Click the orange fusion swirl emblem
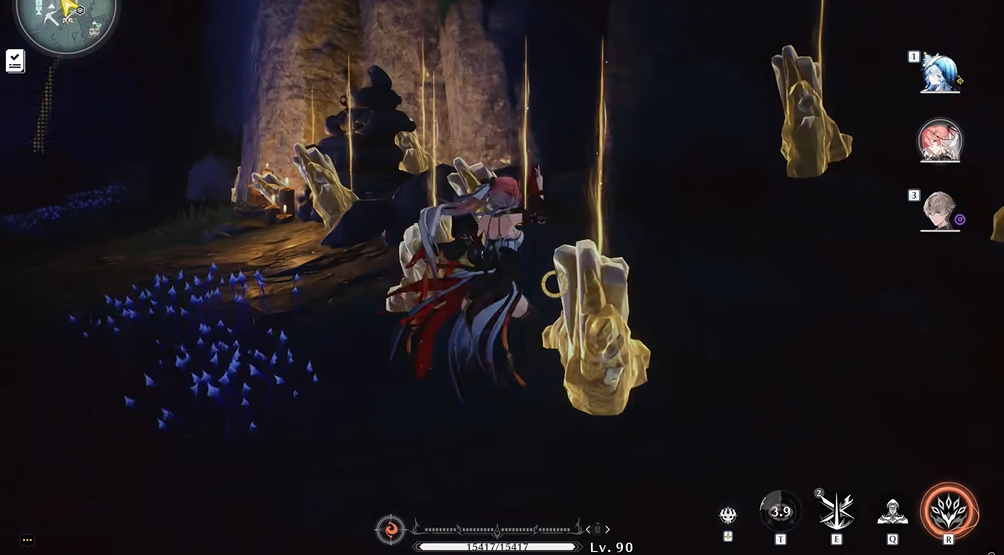Screen dimensions: 1004x555 coord(390,528)
